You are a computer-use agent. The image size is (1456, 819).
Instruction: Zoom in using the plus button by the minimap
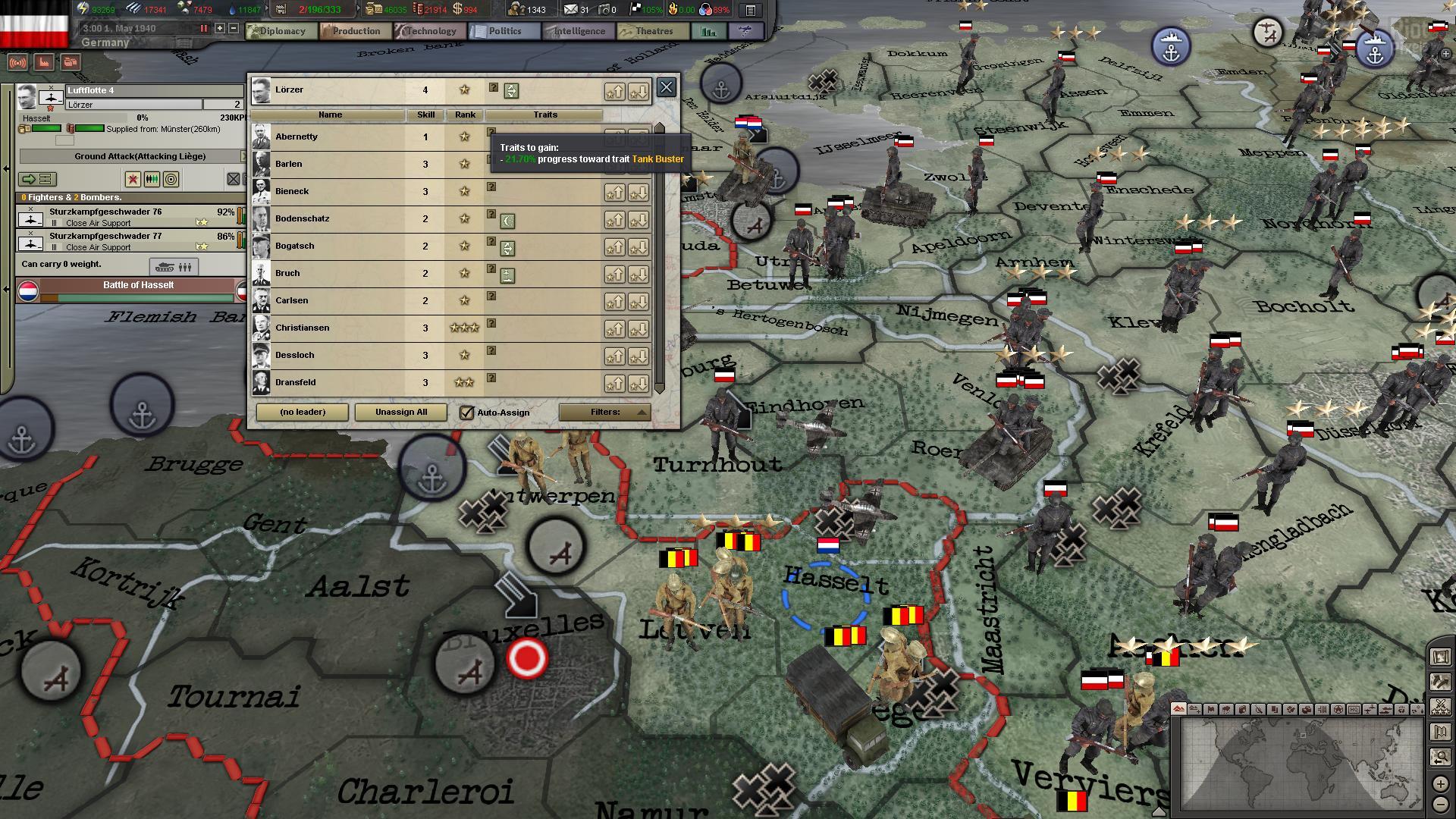click(x=1440, y=784)
